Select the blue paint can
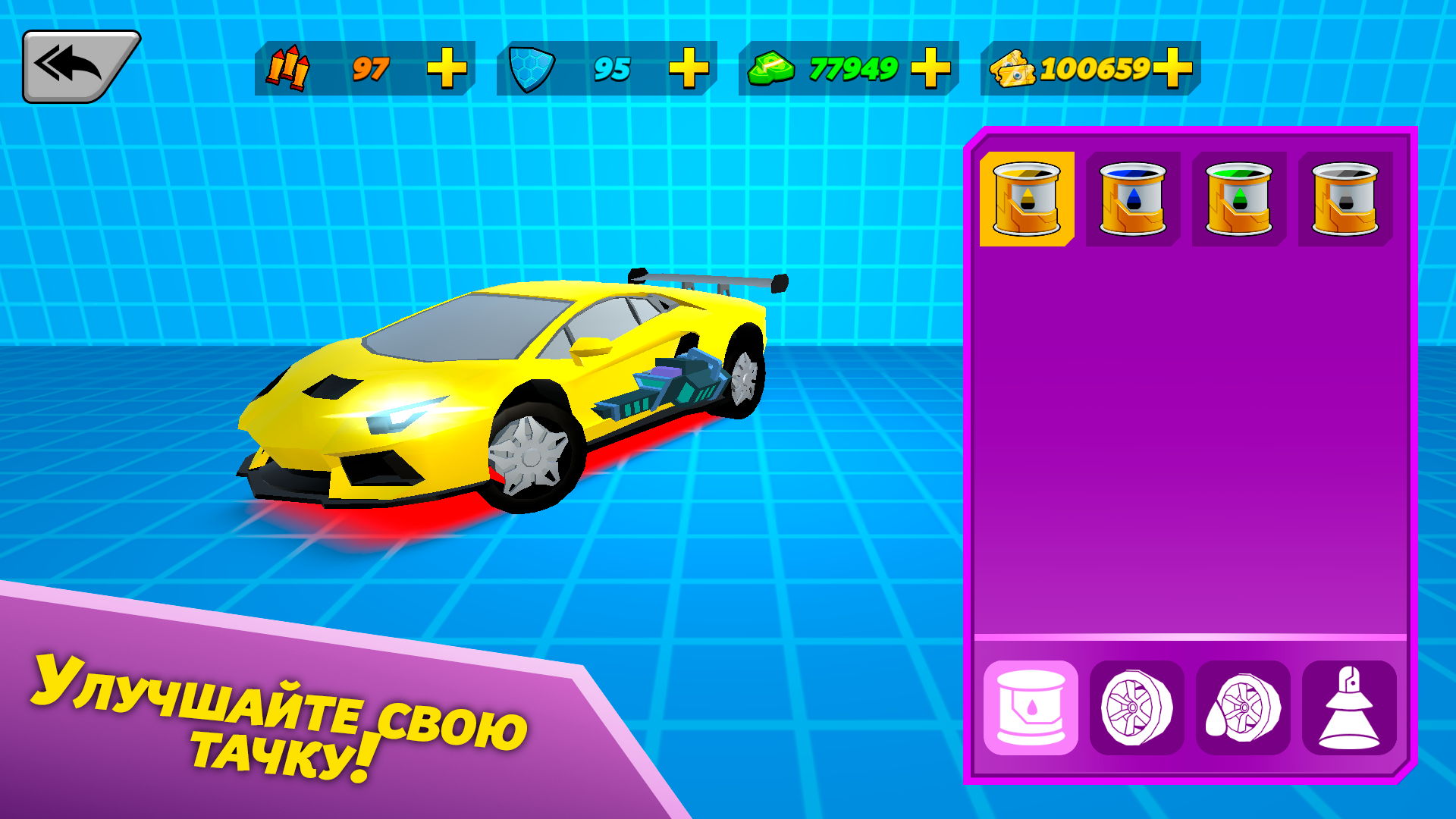Viewport: 1456px width, 819px height. click(x=1133, y=199)
